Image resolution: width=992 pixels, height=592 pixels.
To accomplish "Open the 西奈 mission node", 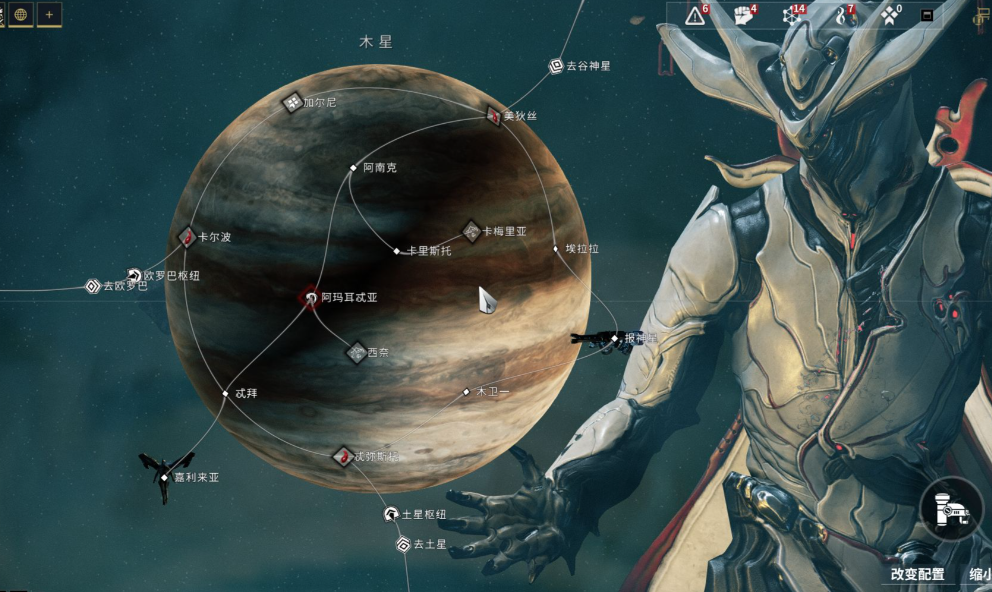I will [x=356, y=352].
